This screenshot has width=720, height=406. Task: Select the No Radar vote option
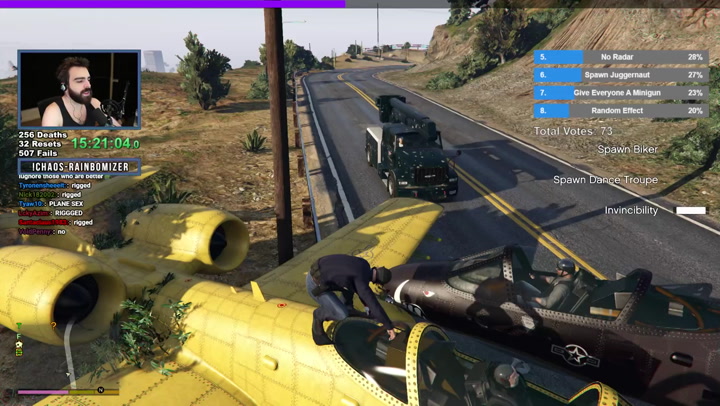click(x=621, y=58)
